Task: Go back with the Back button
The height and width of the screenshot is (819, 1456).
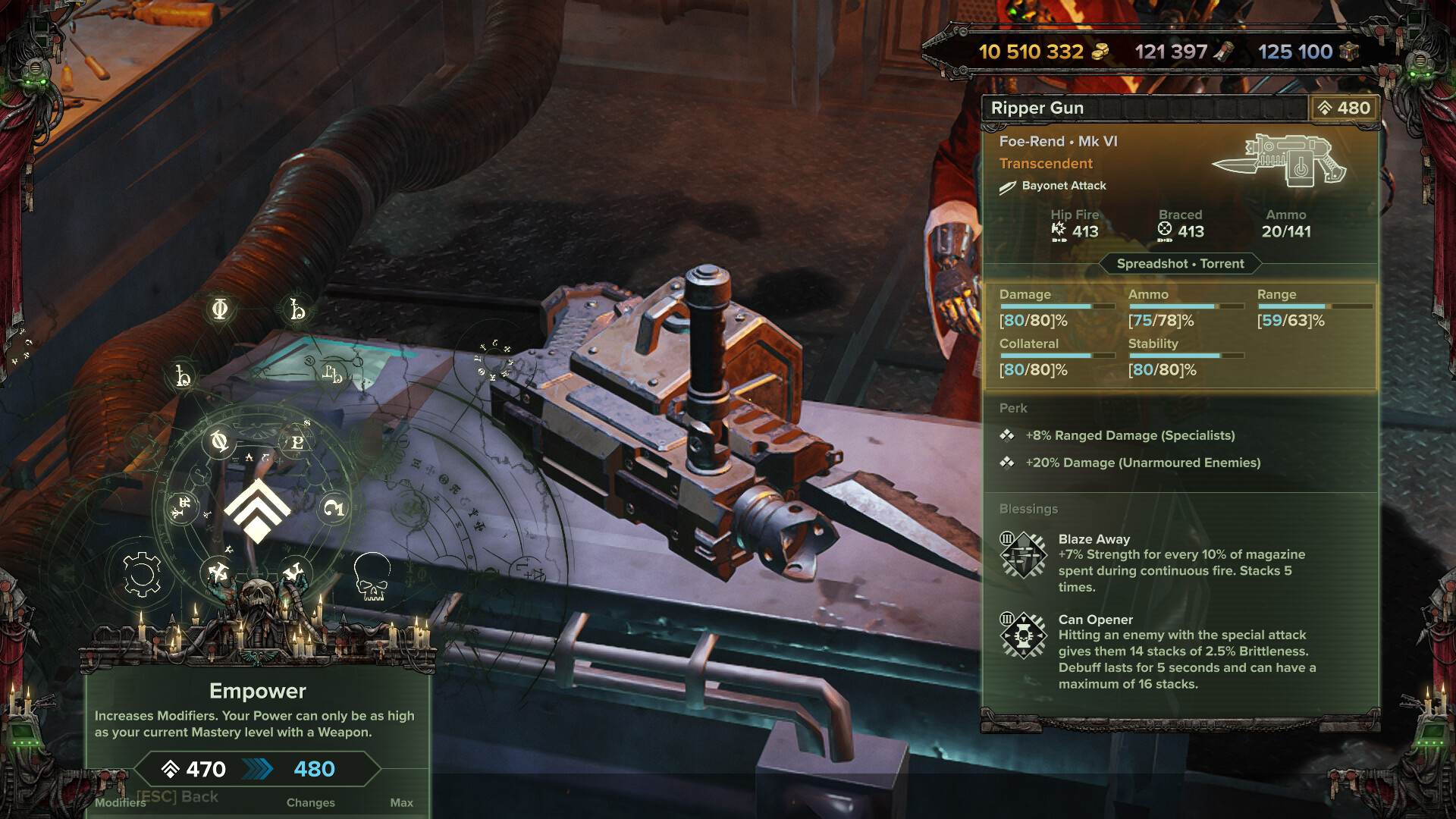Action: [x=177, y=796]
